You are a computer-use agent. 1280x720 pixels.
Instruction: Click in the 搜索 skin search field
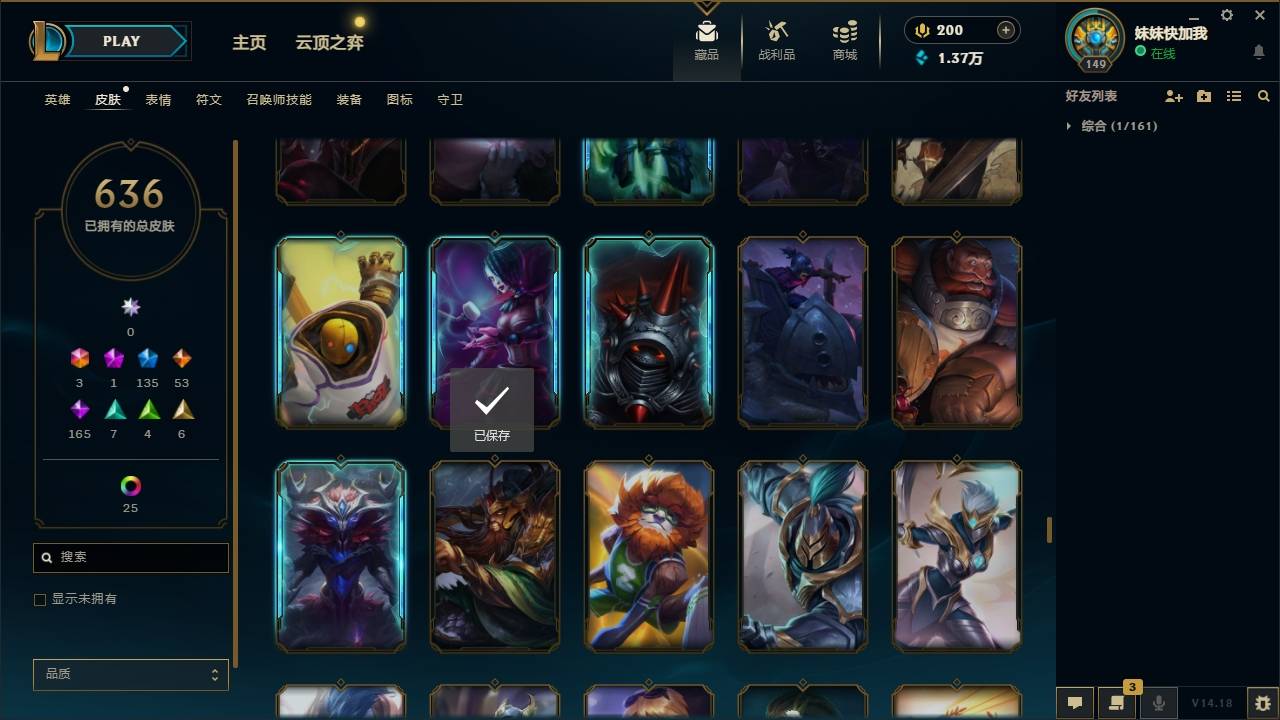tap(130, 557)
